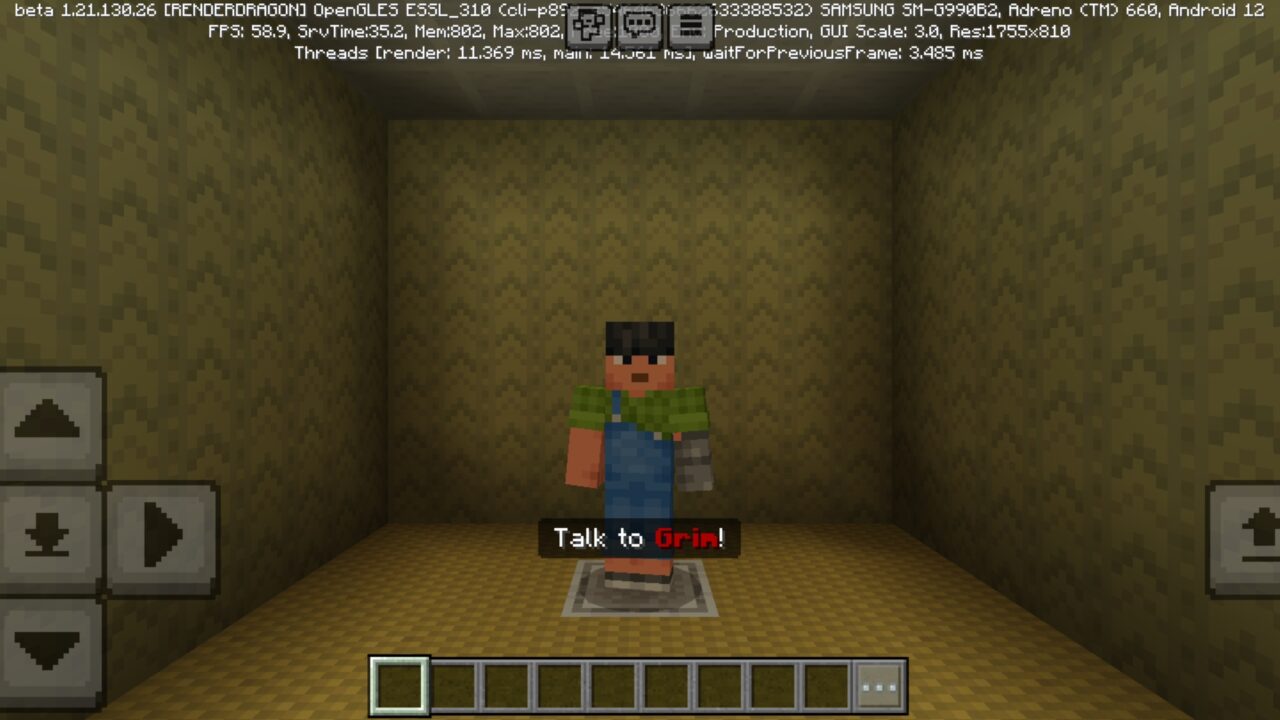Viewport: 1280px width, 720px height.
Task: Tap the forward movement arrow
Action: [47, 420]
